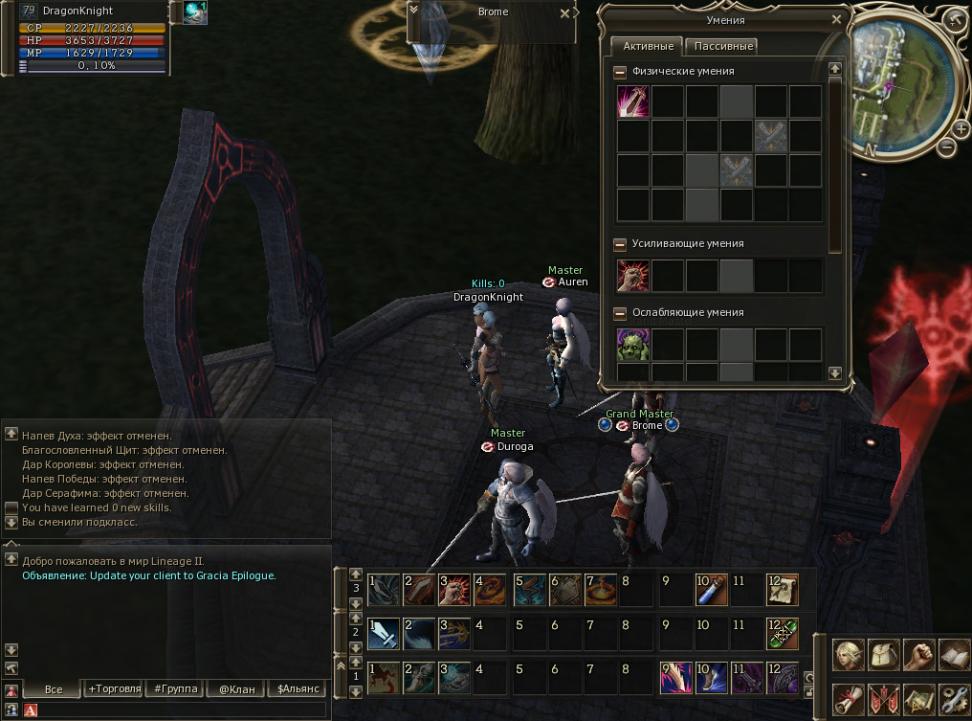The image size is (972, 721).
Task: Close the Brome target window
Action: point(565,13)
